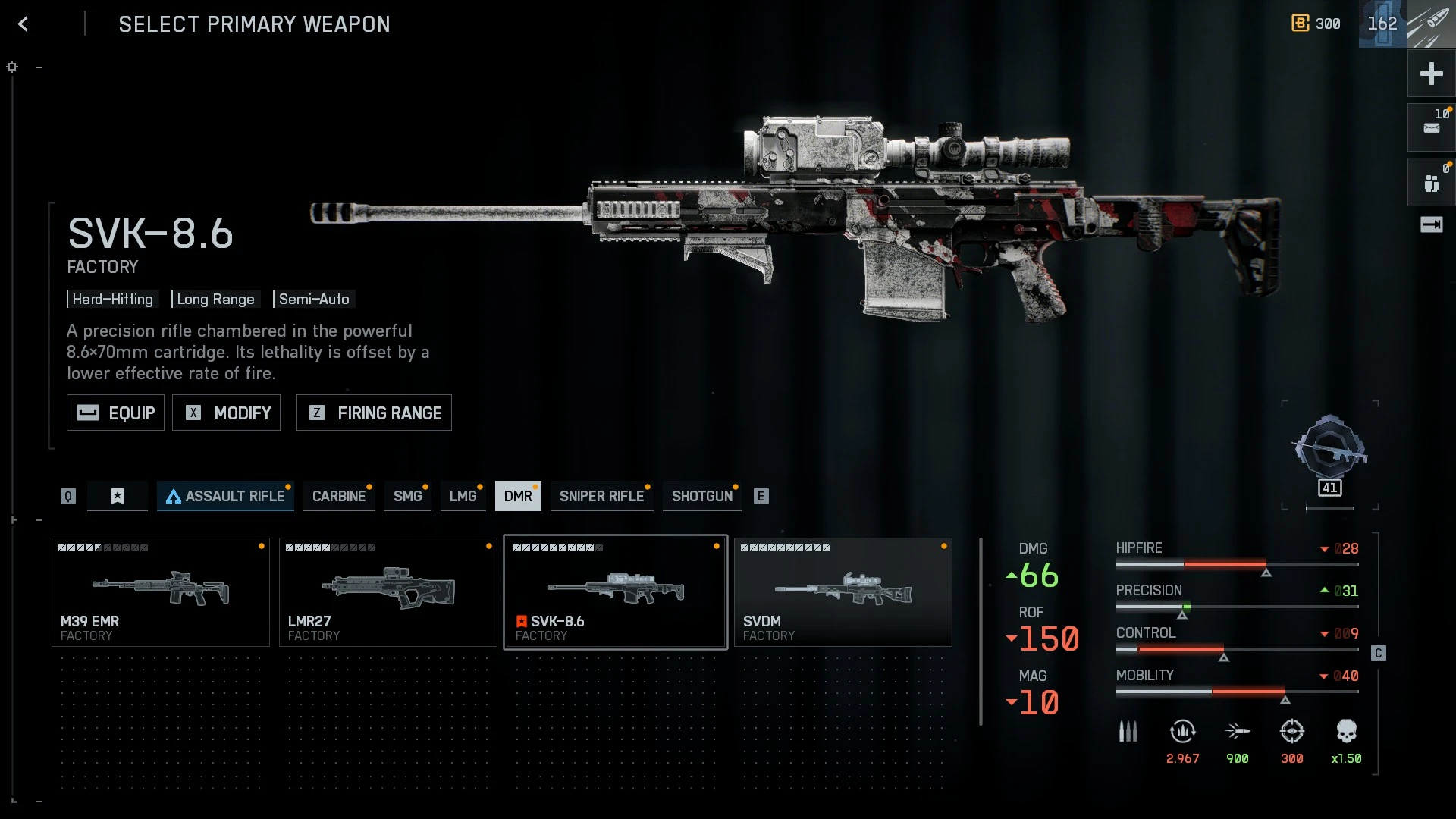The image size is (1456, 819).
Task: Open the Modify weapon menu
Action: [226, 413]
